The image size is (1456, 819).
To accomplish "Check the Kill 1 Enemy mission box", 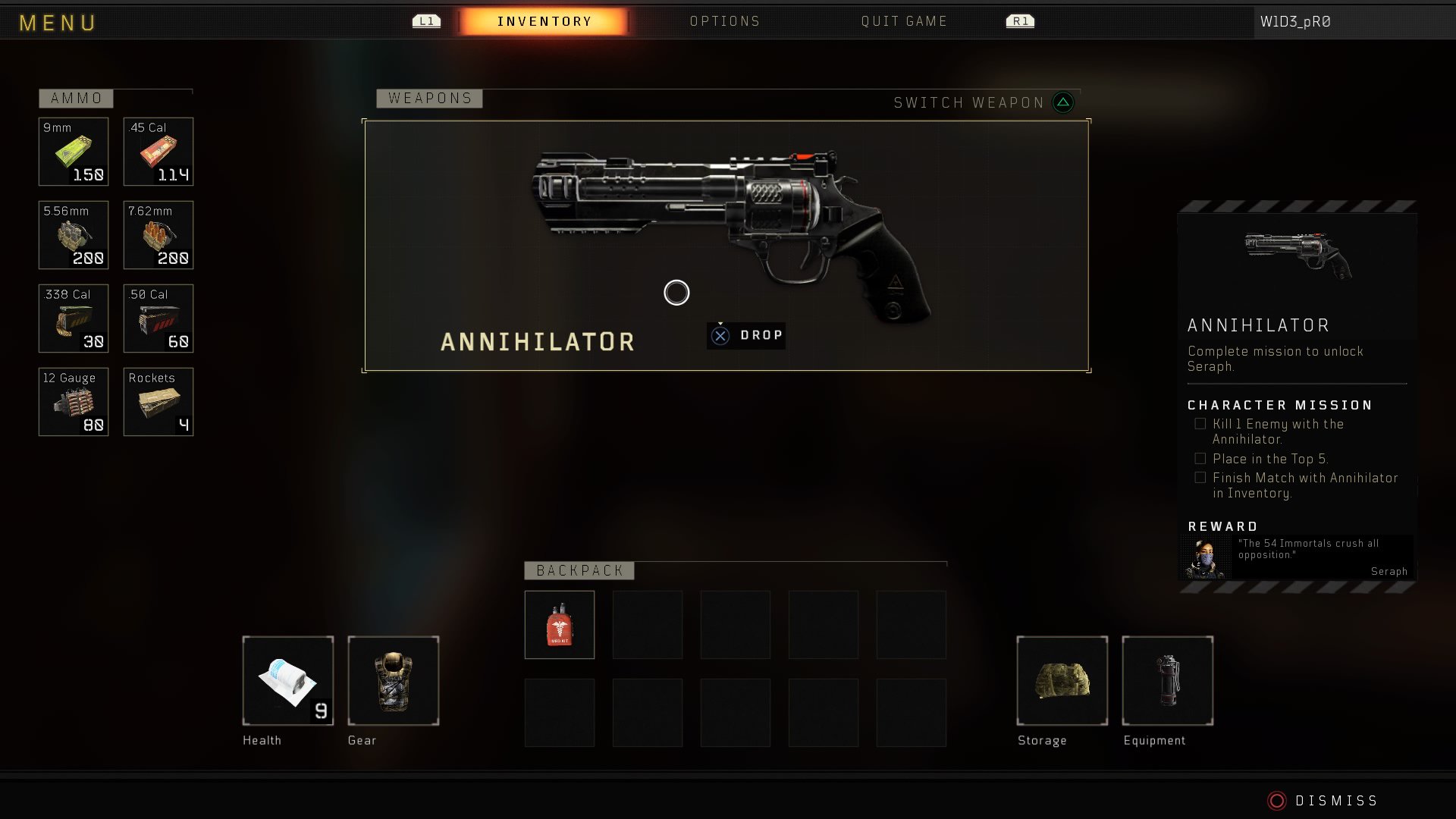I will [1200, 423].
